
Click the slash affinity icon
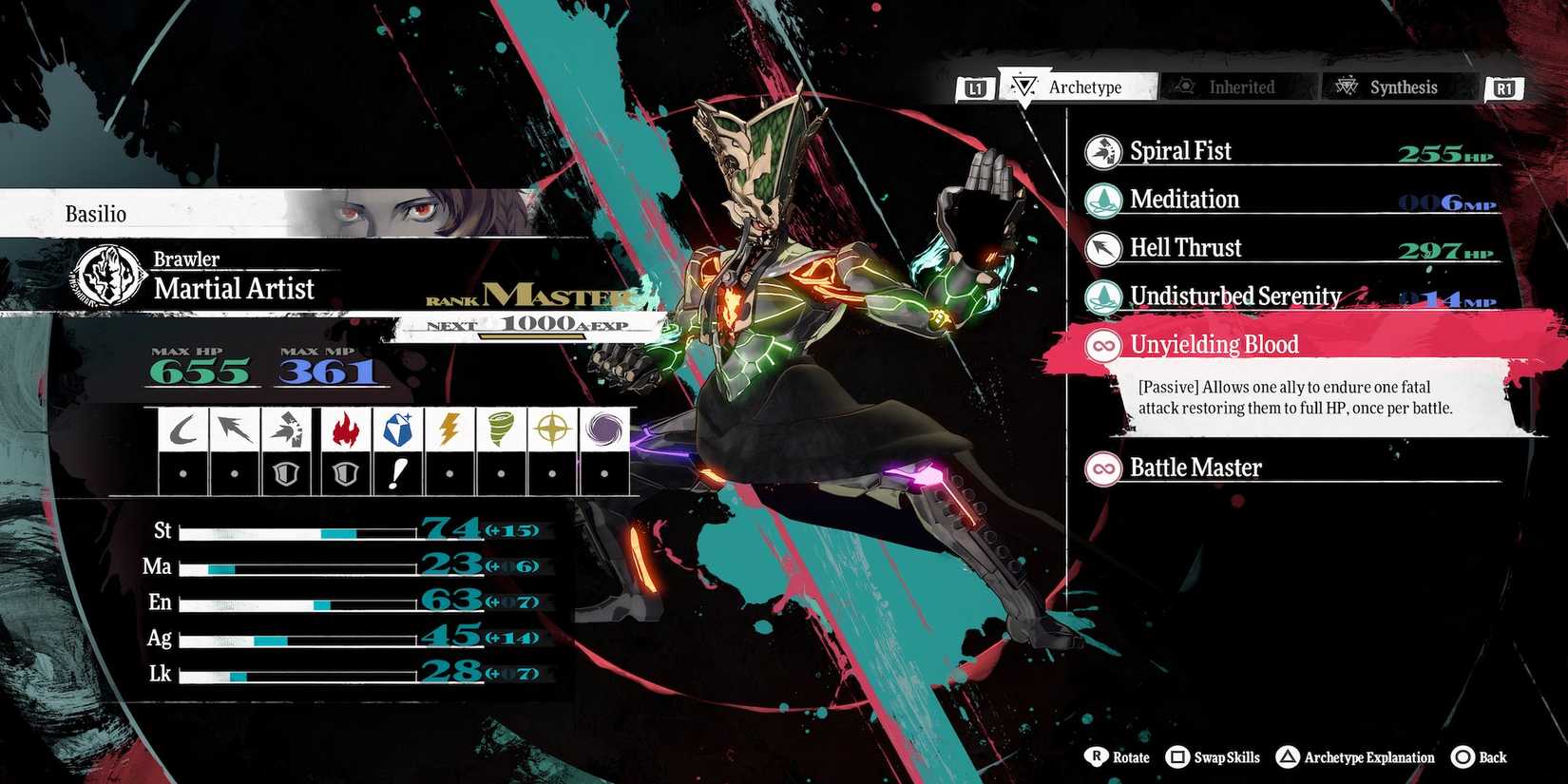182,429
